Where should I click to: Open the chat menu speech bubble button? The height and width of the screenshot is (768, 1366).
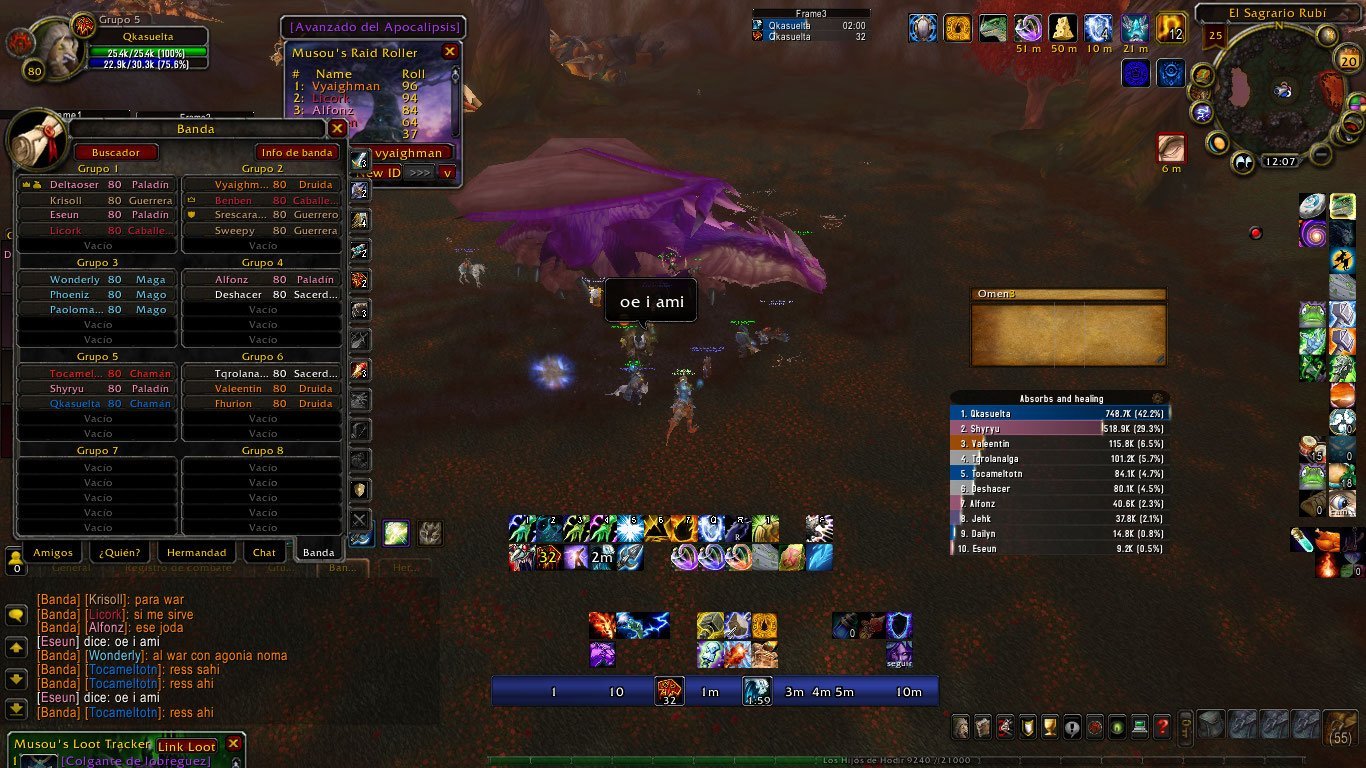pos(16,615)
